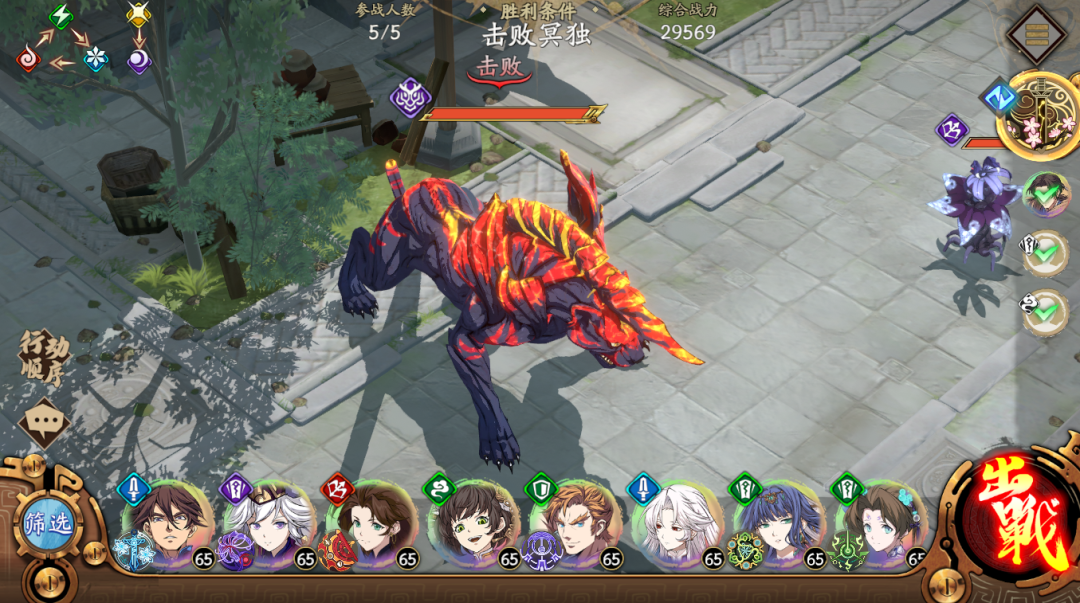Open the chat speech bubble icon

coord(43,422)
